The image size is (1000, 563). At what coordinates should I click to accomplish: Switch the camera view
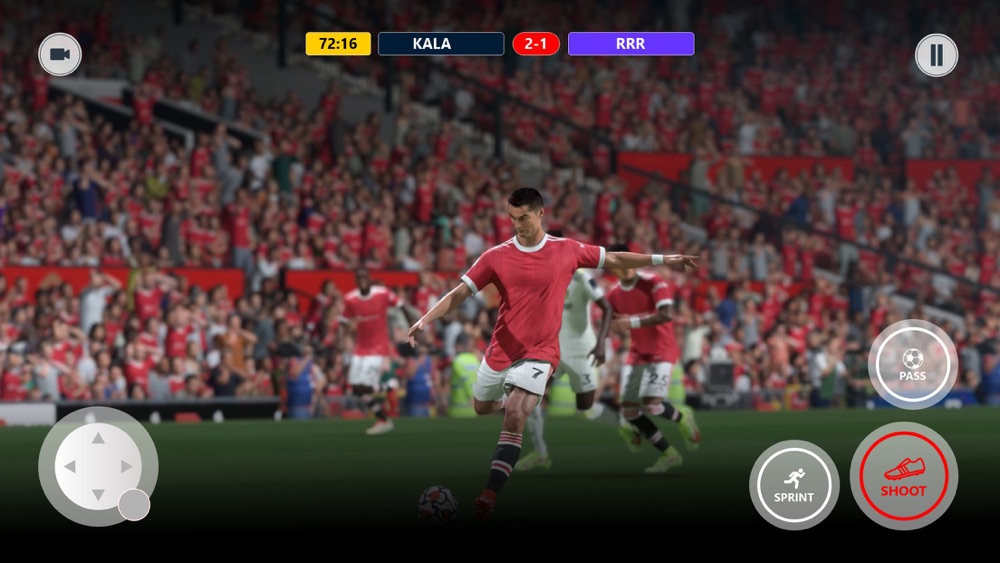pyautogui.click(x=60, y=54)
